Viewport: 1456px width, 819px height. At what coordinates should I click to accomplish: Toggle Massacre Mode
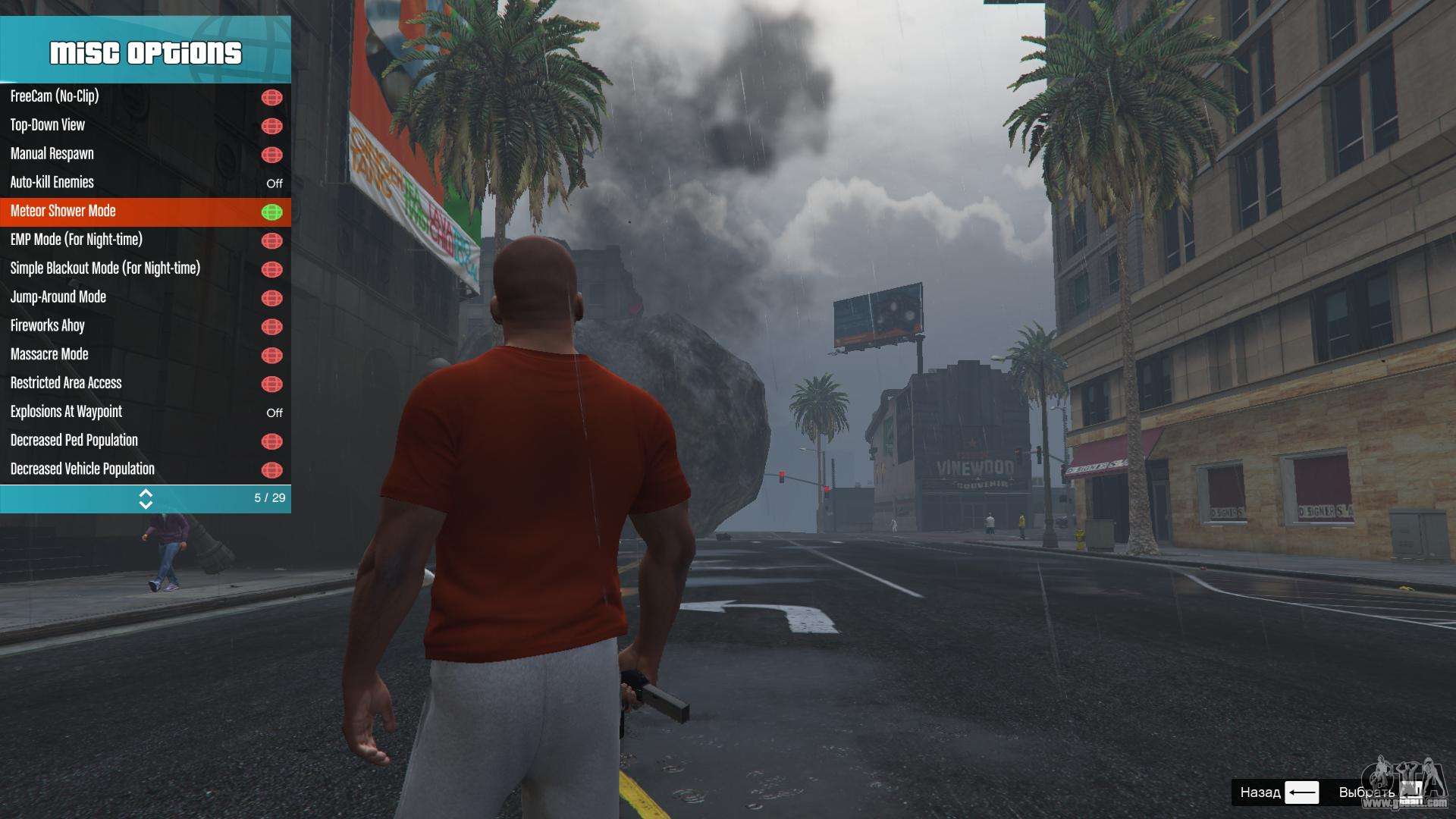pyautogui.click(x=144, y=355)
